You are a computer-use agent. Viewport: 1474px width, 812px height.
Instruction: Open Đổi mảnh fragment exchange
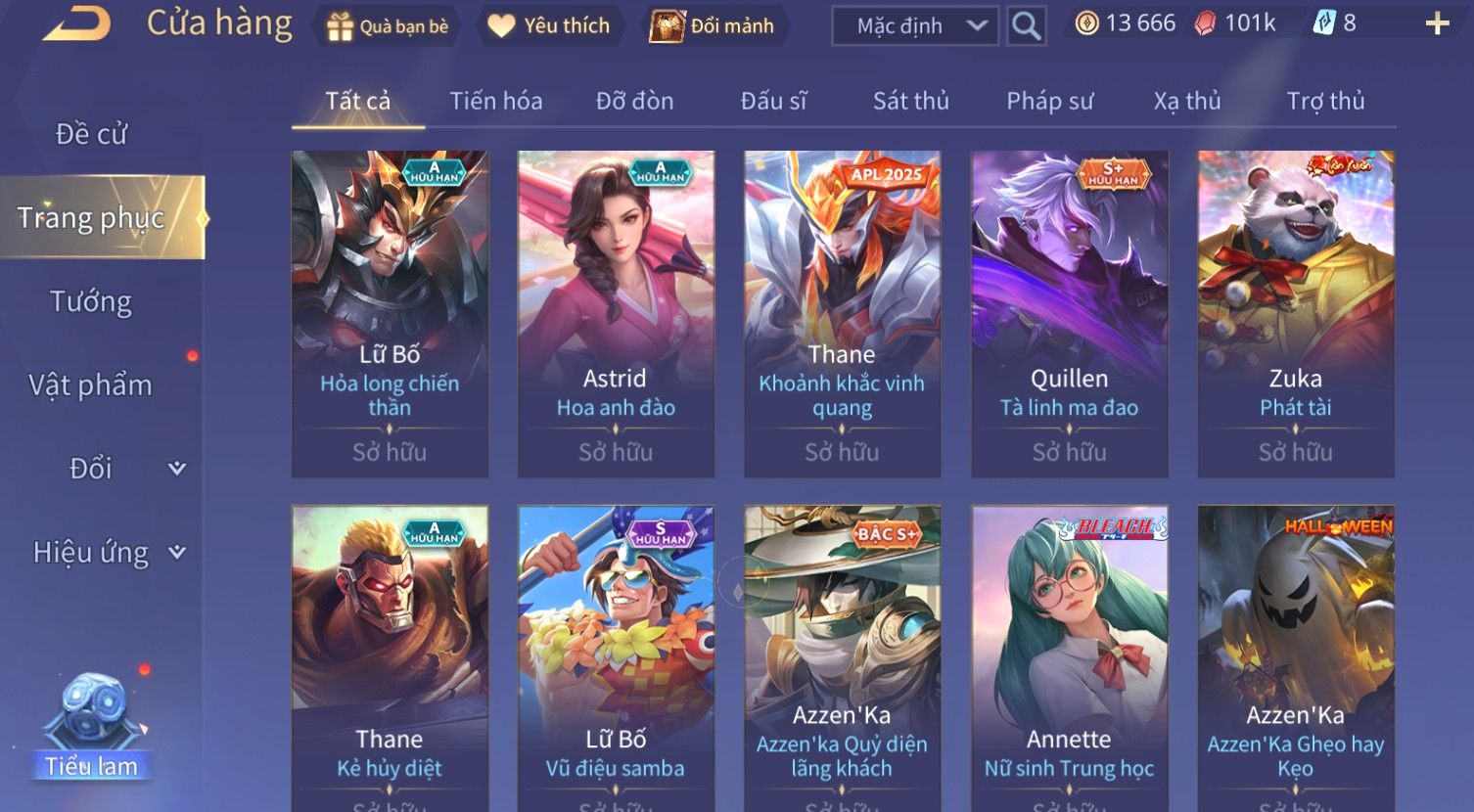(x=713, y=26)
